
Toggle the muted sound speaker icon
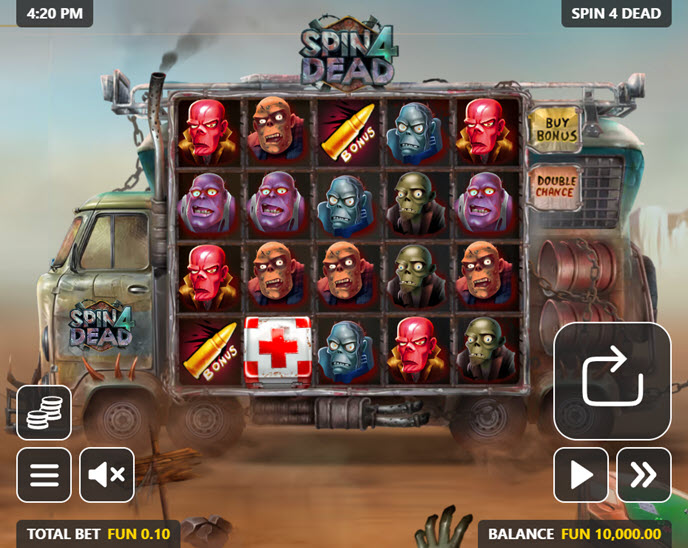[106, 475]
